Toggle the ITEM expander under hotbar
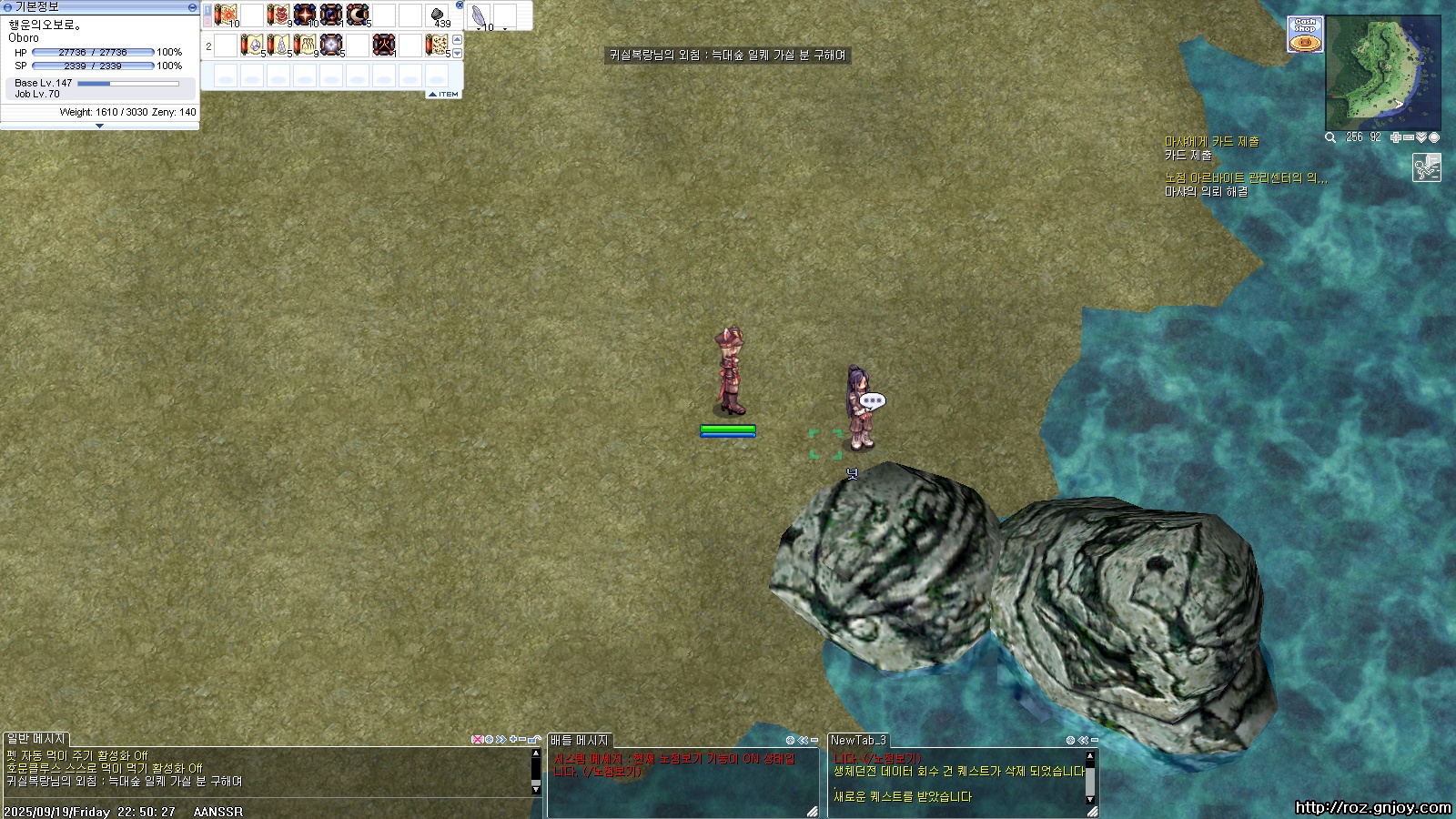This screenshot has height=819, width=1456. point(443,95)
